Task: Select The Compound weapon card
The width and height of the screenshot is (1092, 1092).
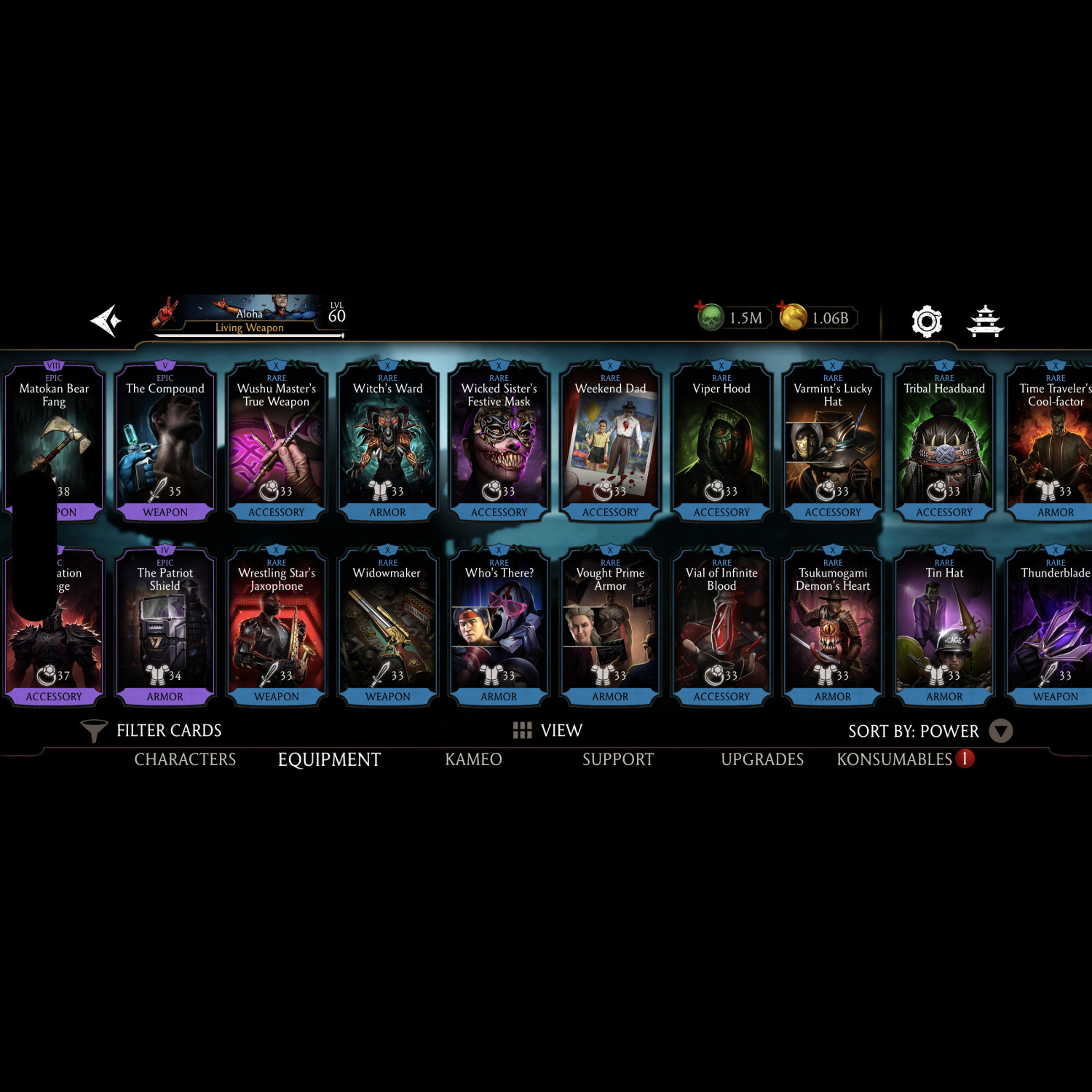Action: click(165, 442)
